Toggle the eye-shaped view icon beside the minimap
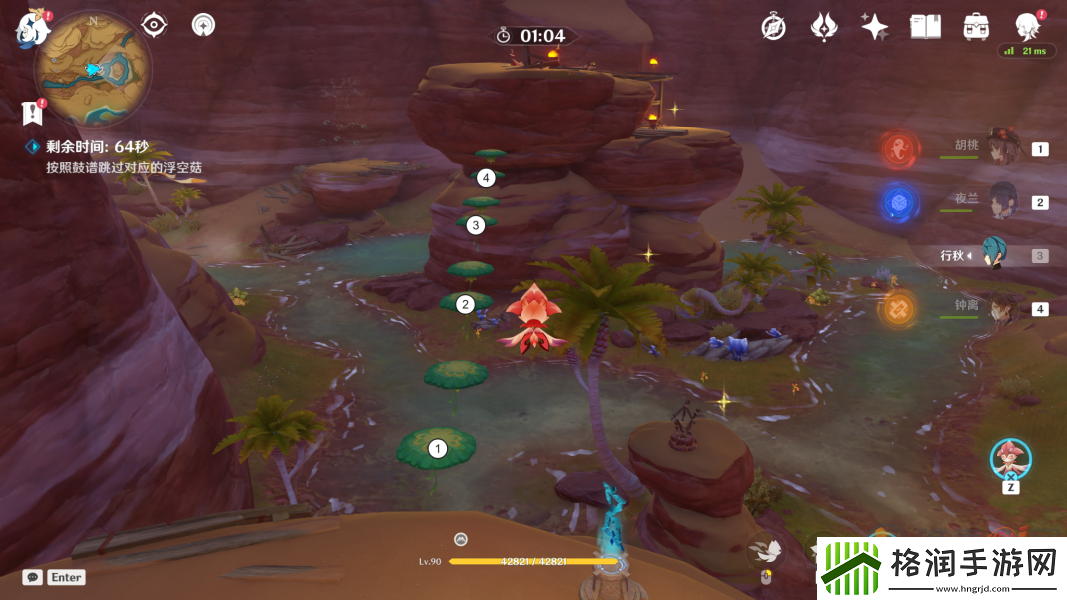The image size is (1067, 600). pyautogui.click(x=154, y=25)
